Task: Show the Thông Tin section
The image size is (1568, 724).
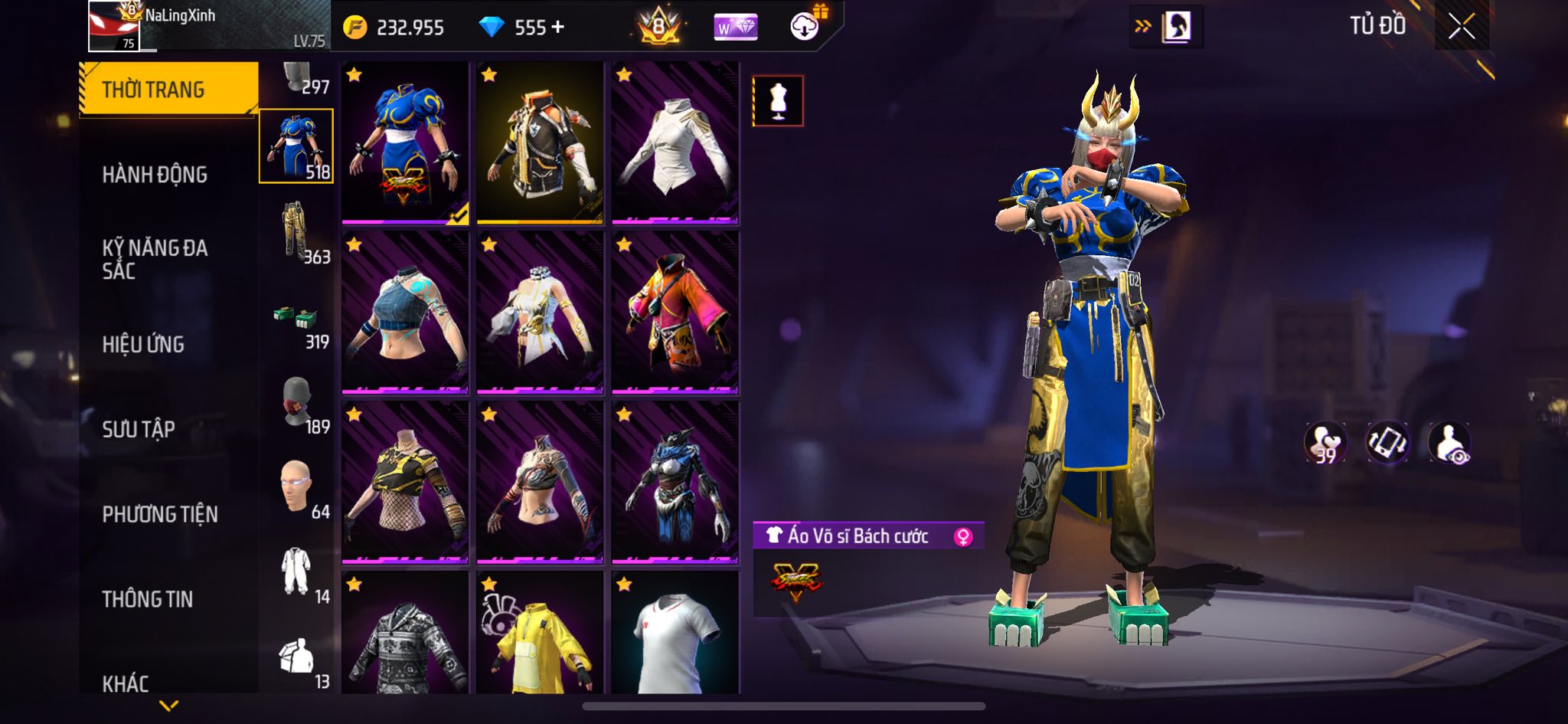Action: pyautogui.click(x=147, y=599)
